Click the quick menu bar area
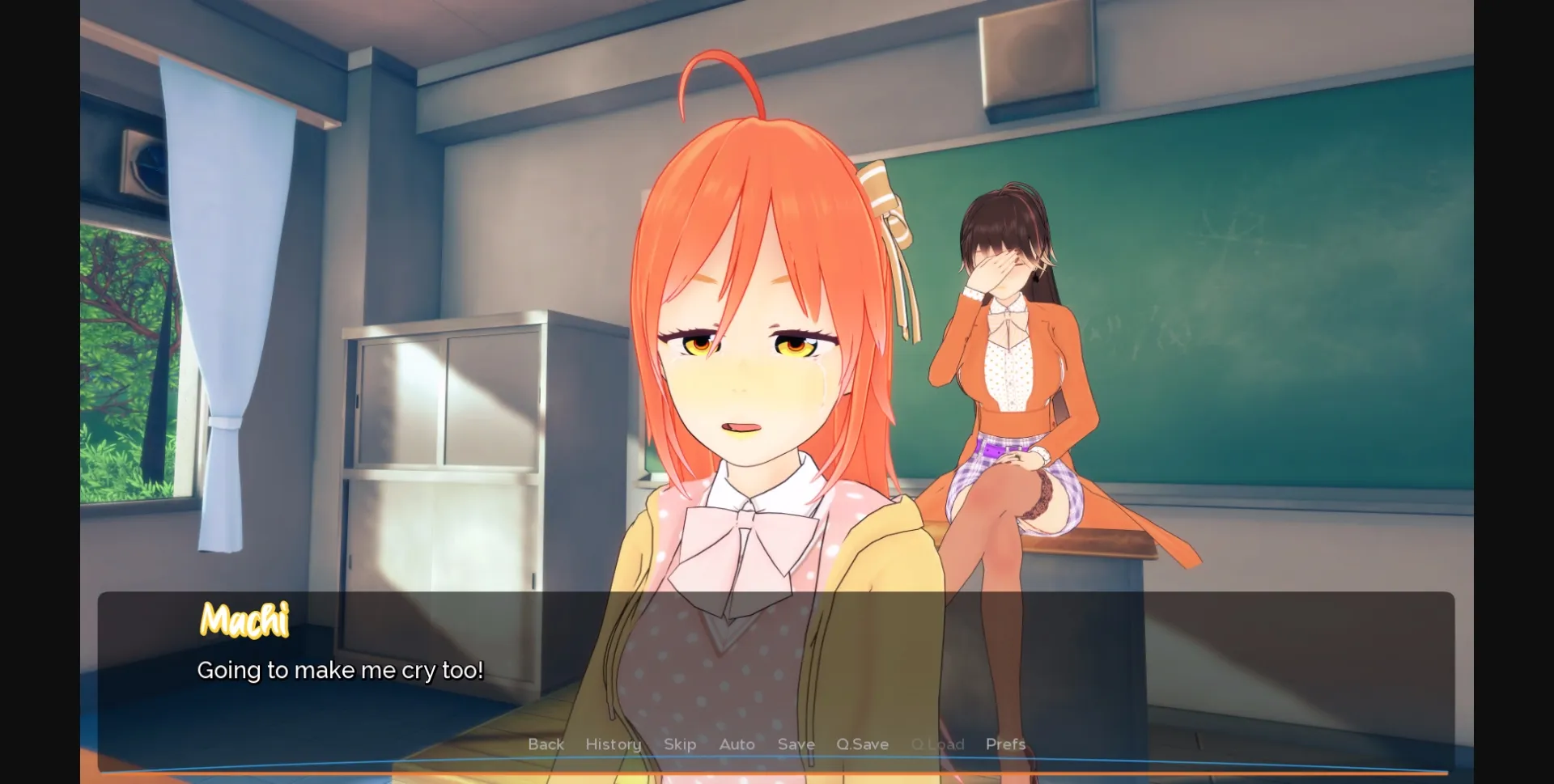This screenshot has height=784, width=1554. coord(777,744)
